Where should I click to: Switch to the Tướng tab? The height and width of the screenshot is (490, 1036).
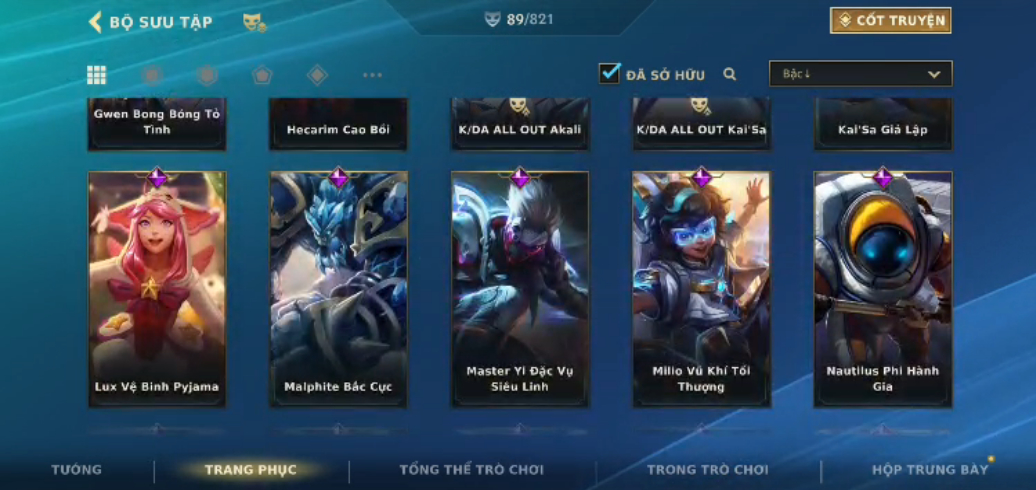coord(77,470)
